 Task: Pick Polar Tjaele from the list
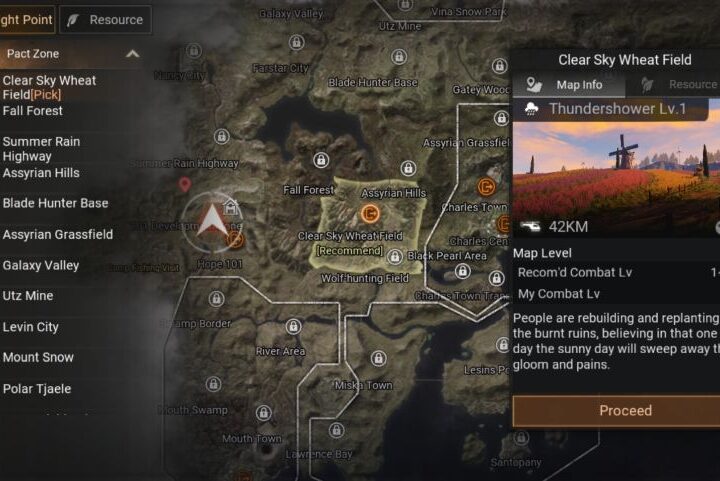(x=37, y=389)
